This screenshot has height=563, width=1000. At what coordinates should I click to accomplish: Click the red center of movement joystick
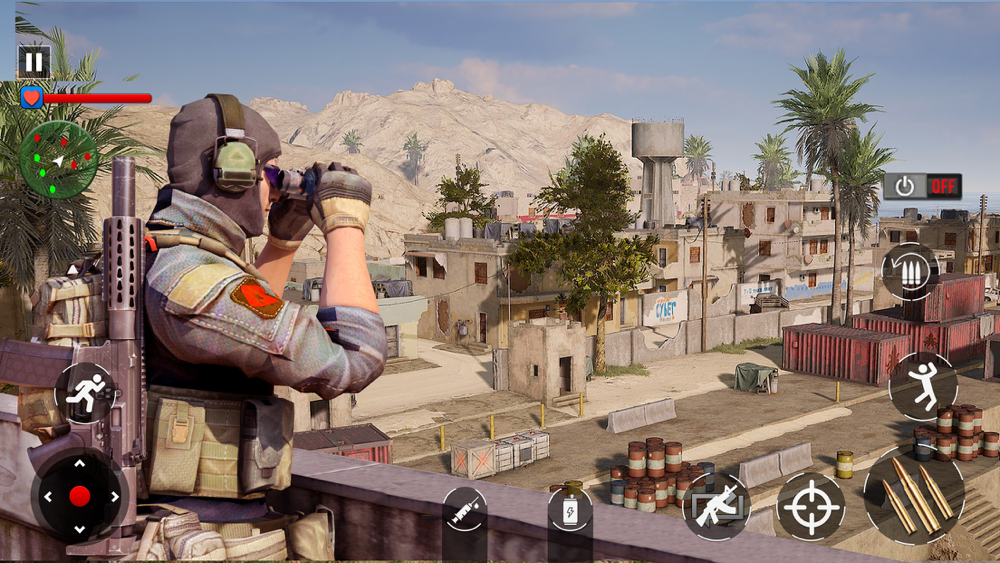(79, 496)
